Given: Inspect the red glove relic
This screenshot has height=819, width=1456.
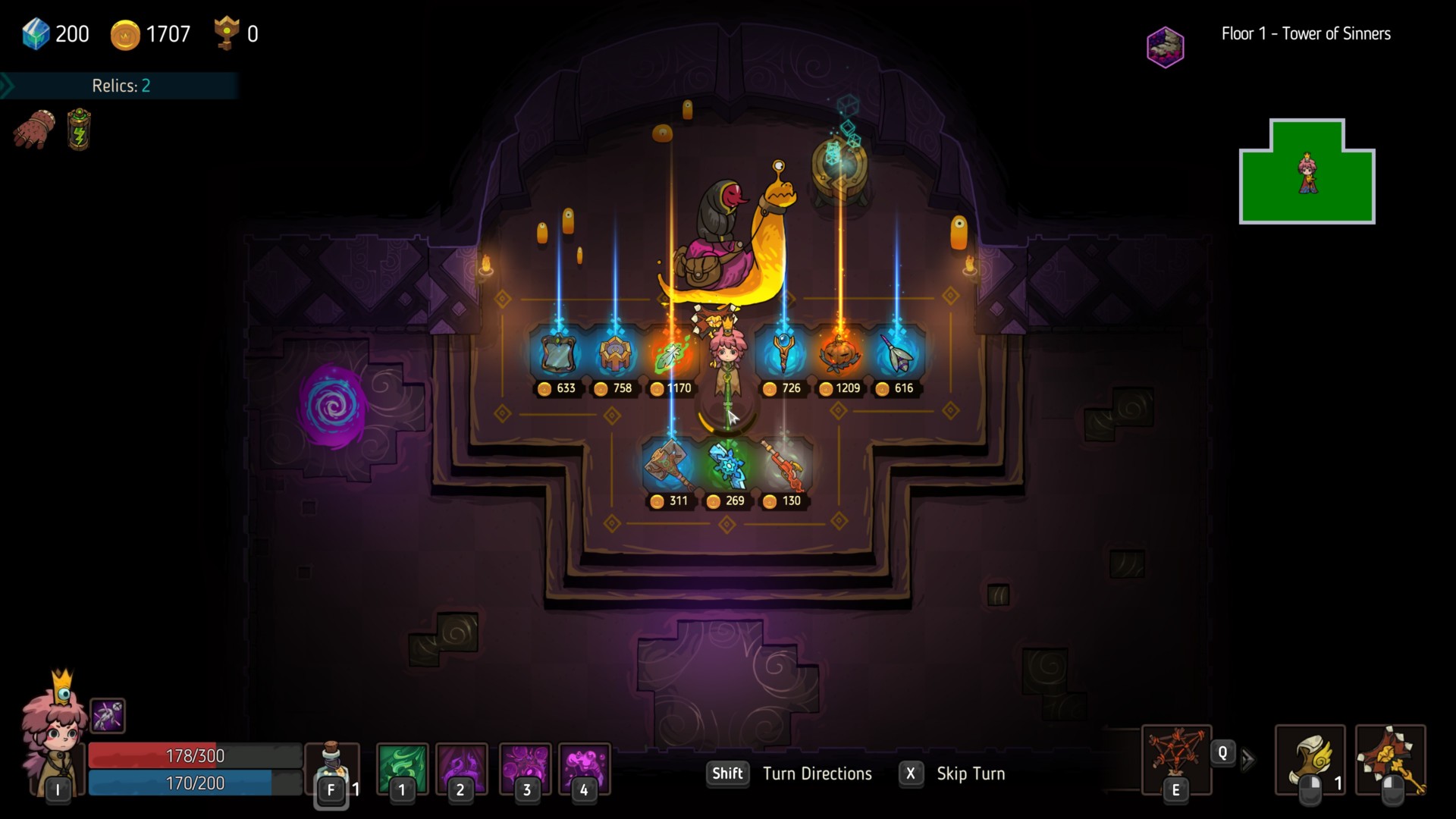Looking at the screenshot, I should [x=34, y=130].
